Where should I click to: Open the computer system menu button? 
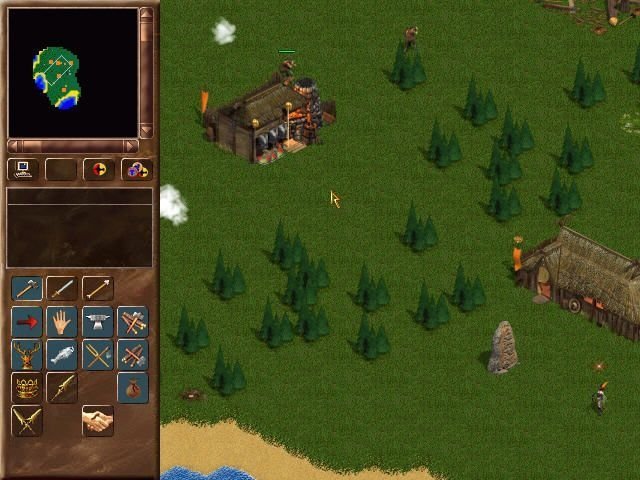tap(24, 169)
